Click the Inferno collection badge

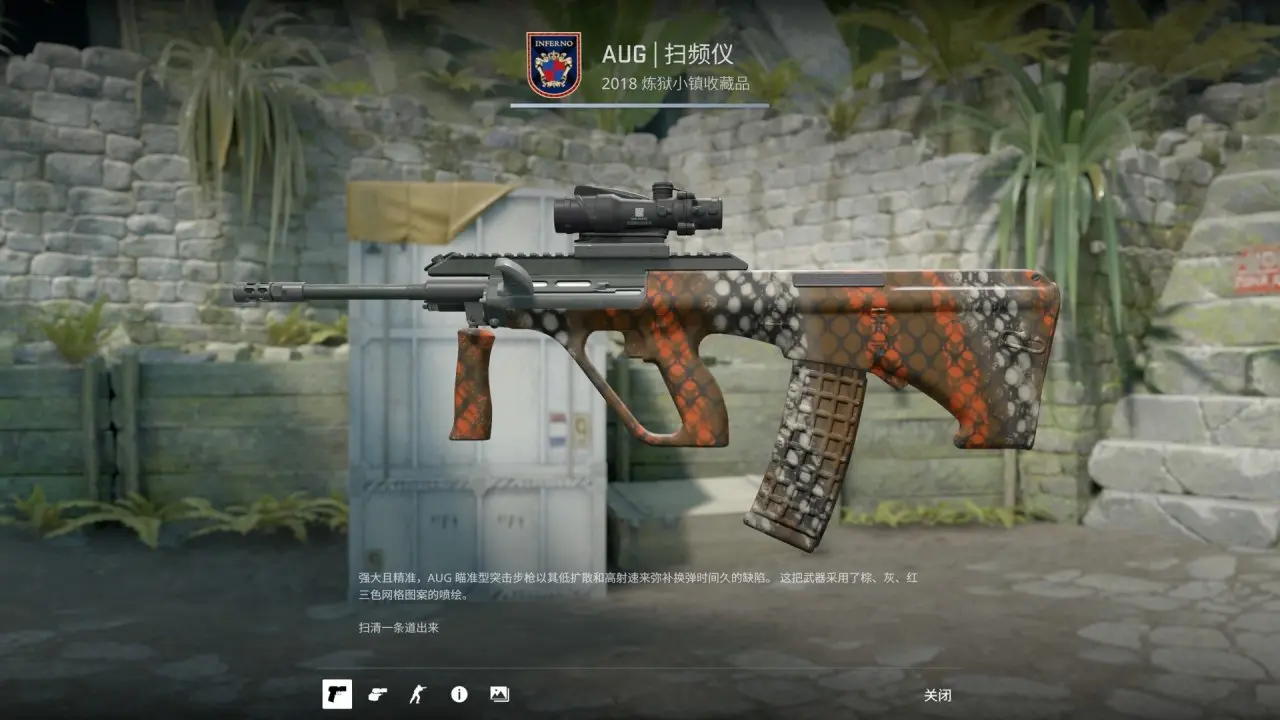[553, 65]
